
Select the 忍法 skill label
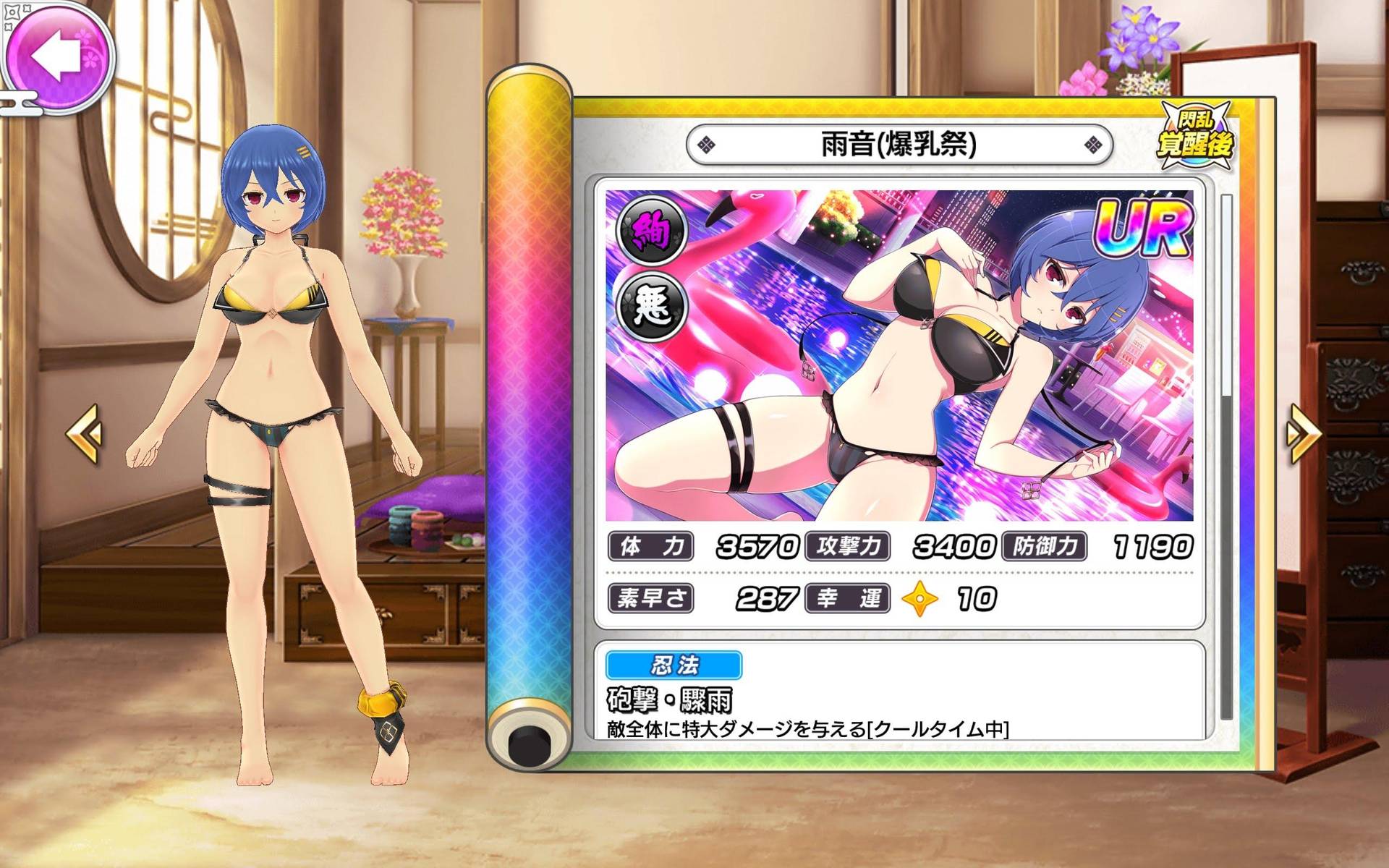[x=673, y=665]
